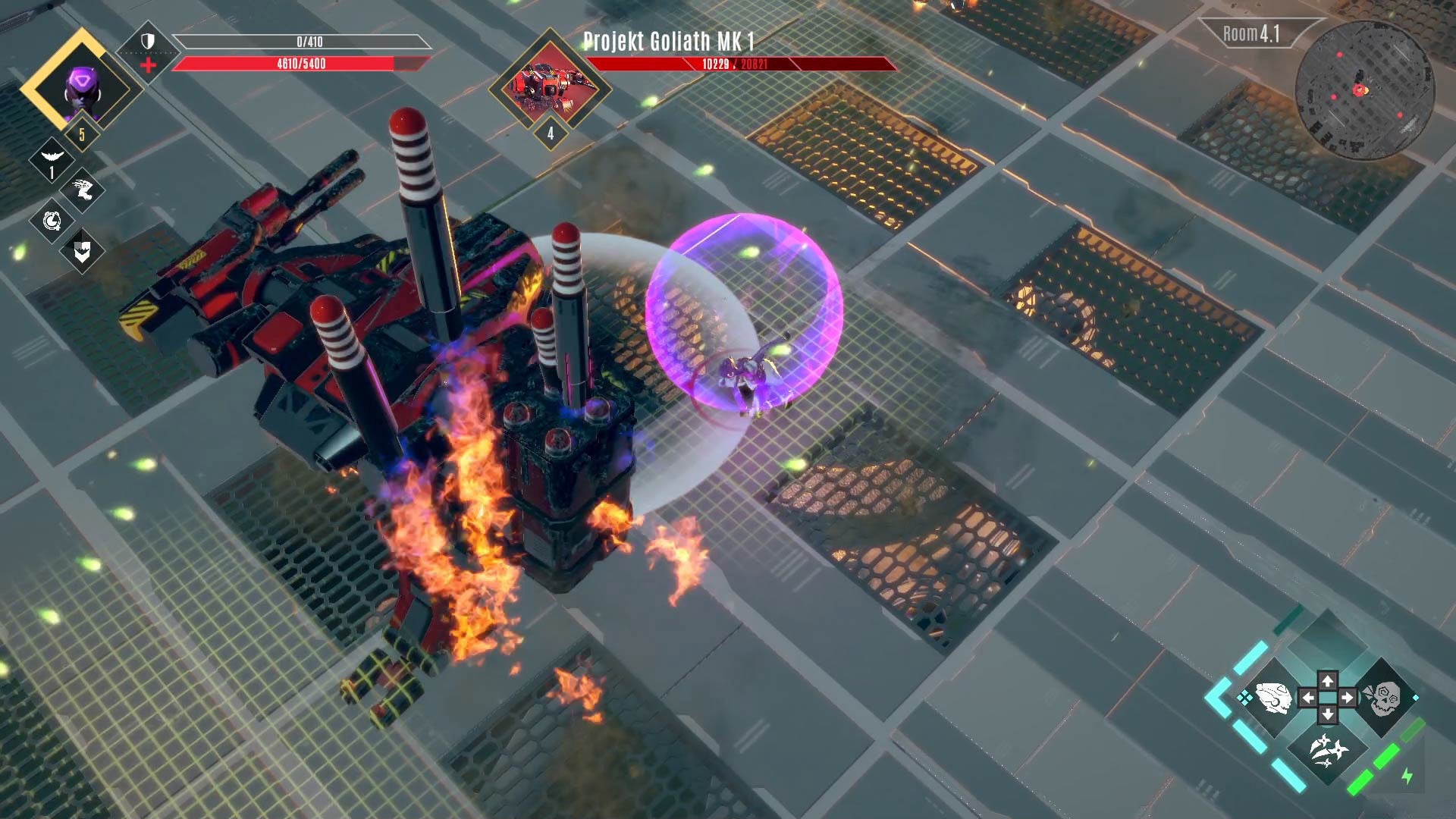
Task: Open the circular minimap
Action: pos(1363,89)
